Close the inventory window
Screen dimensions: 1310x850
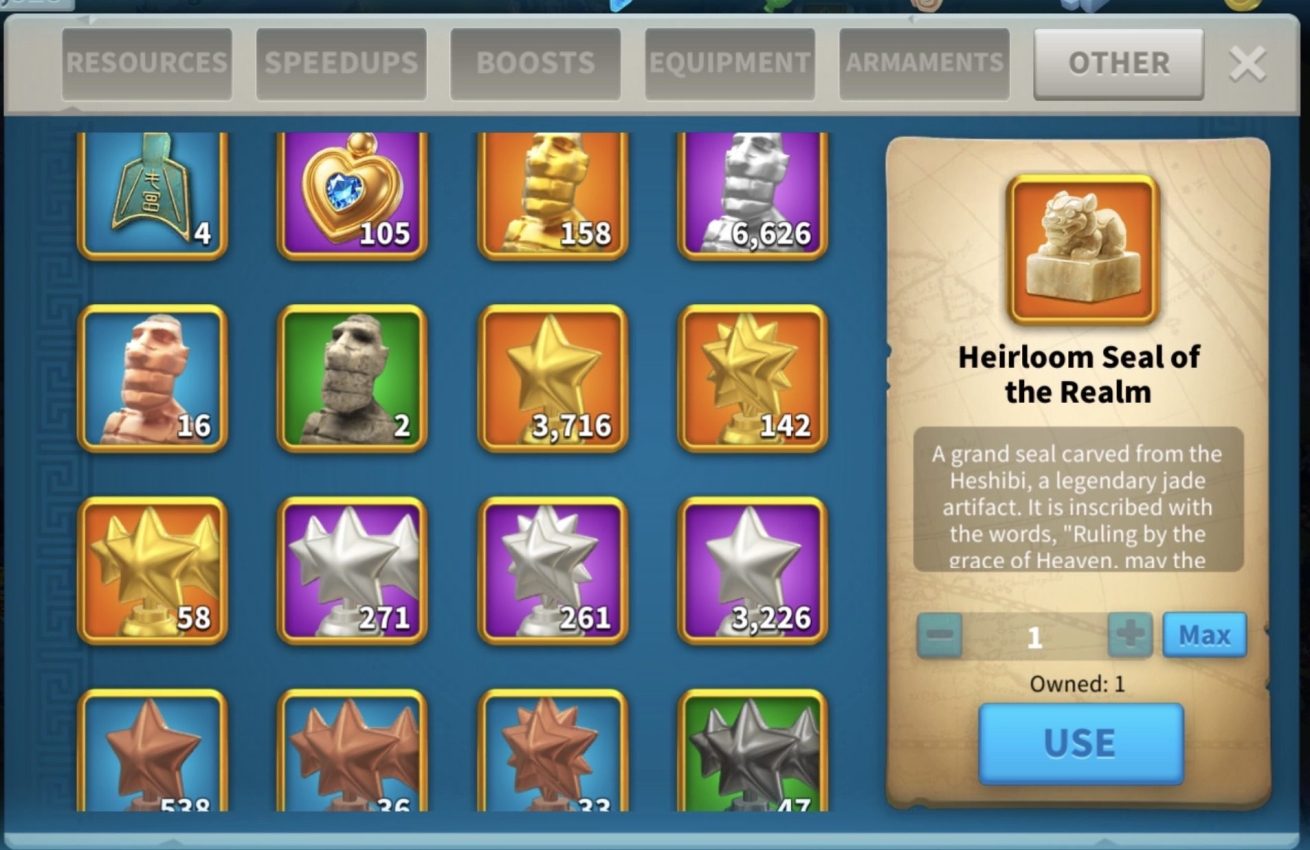[x=1247, y=64]
